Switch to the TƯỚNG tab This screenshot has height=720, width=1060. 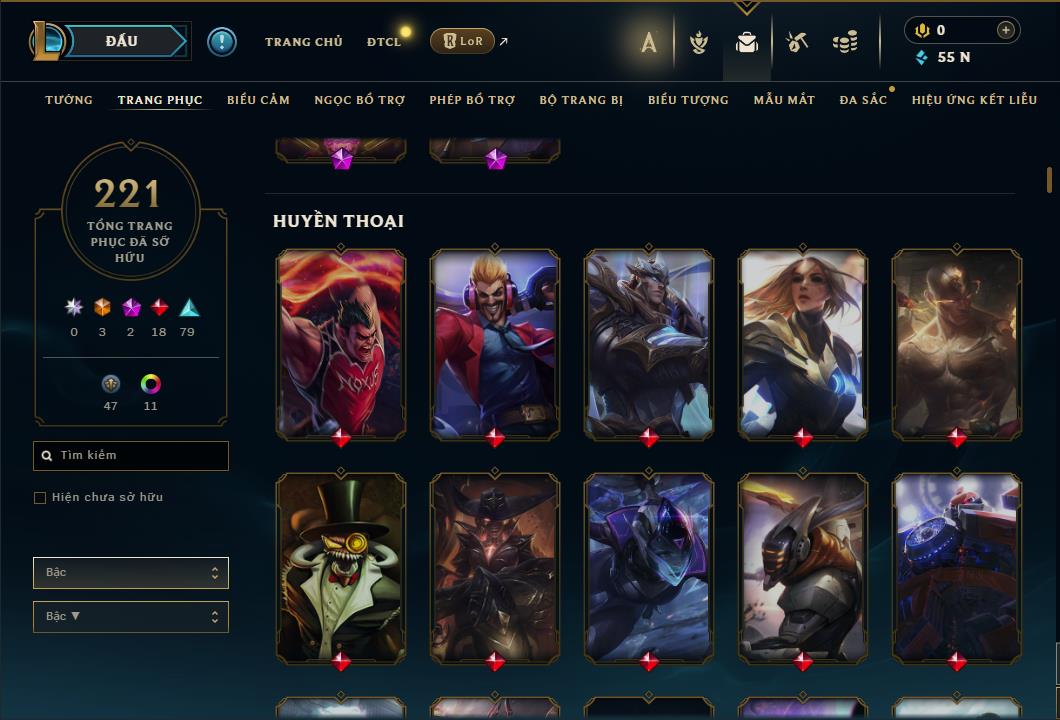[69, 100]
